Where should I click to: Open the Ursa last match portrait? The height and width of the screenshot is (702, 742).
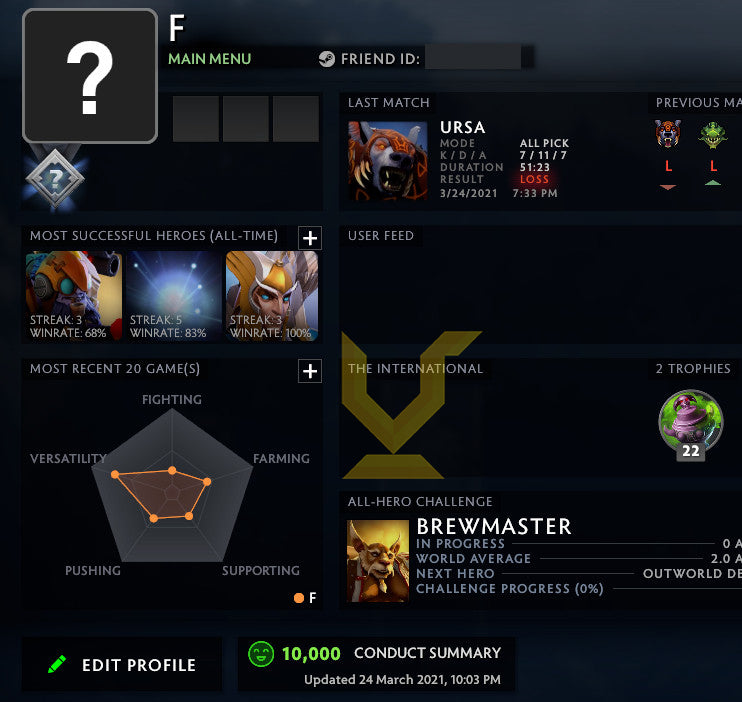(387, 161)
